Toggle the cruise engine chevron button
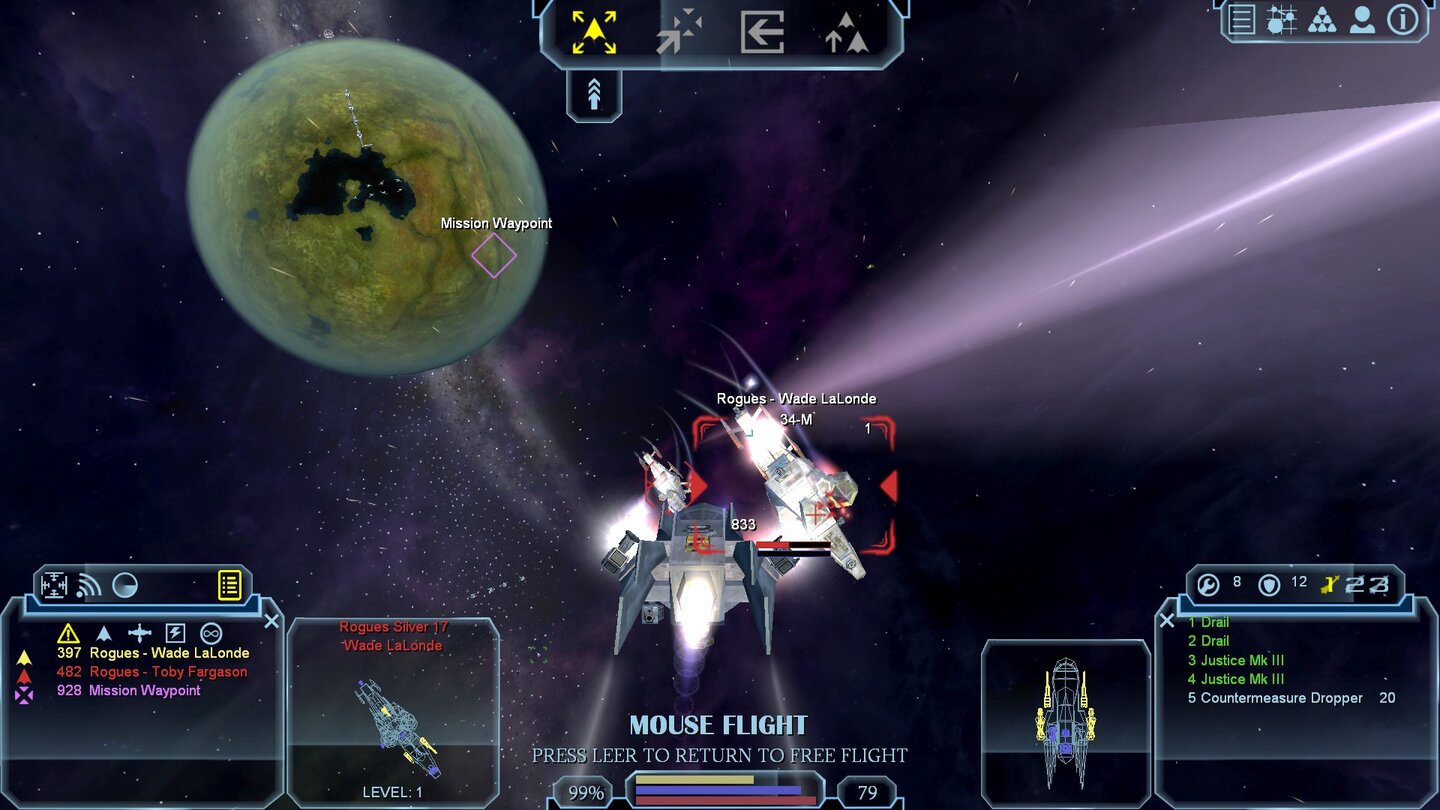The image size is (1440, 810). coord(594,96)
